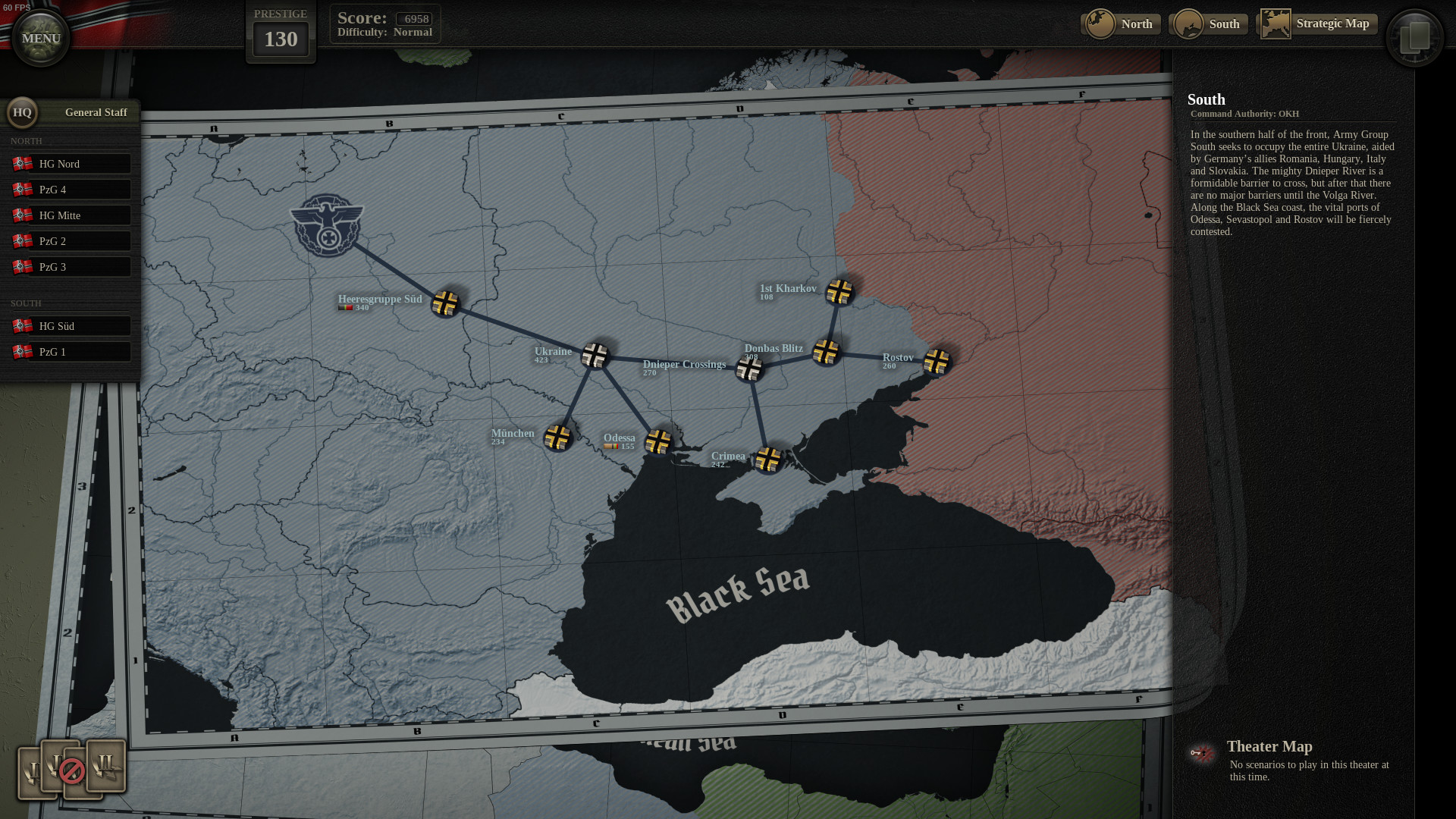Select the III conduct card
Image resolution: width=1456 pixels, height=819 pixels.
click(106, 764)
